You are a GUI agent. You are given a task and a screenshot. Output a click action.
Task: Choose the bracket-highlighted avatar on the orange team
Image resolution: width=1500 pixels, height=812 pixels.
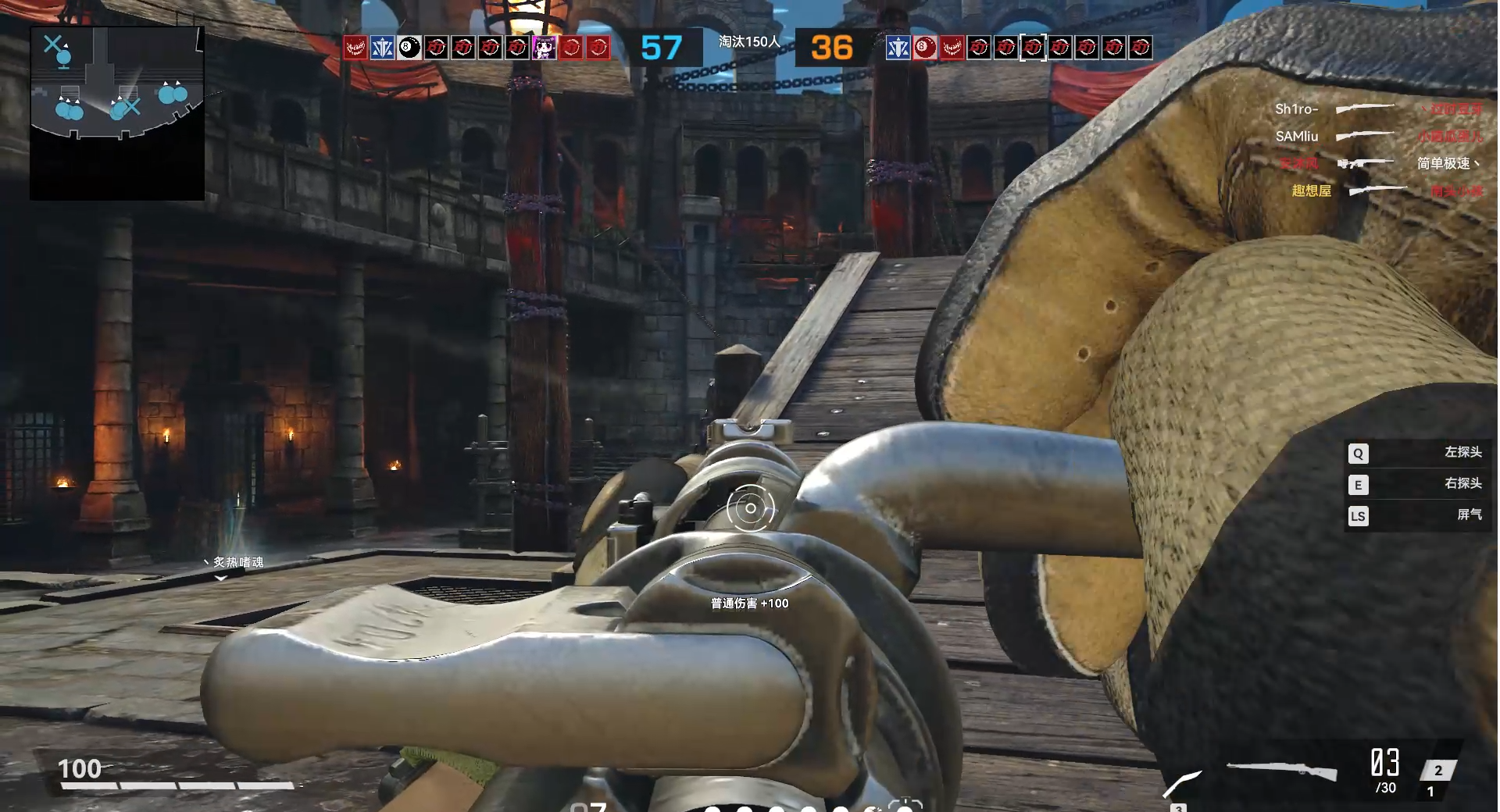[x=1033, y=48]
